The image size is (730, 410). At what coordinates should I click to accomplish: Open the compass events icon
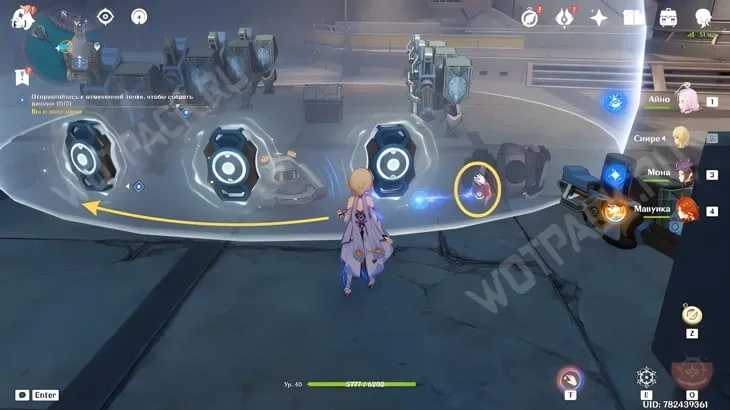coord(531,17)
